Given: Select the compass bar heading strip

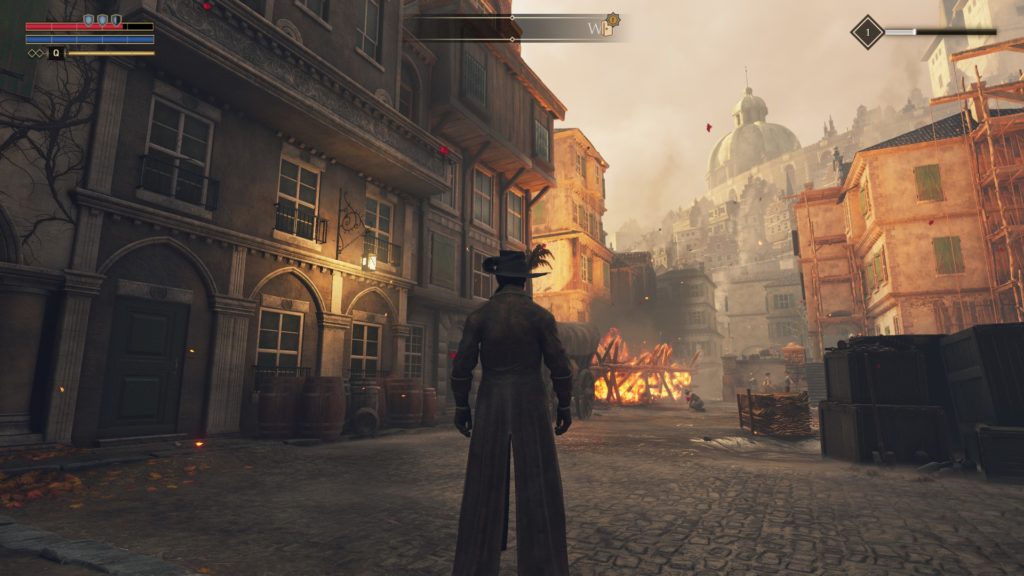Looking at the screenshot, I should [x=512, y=28].
